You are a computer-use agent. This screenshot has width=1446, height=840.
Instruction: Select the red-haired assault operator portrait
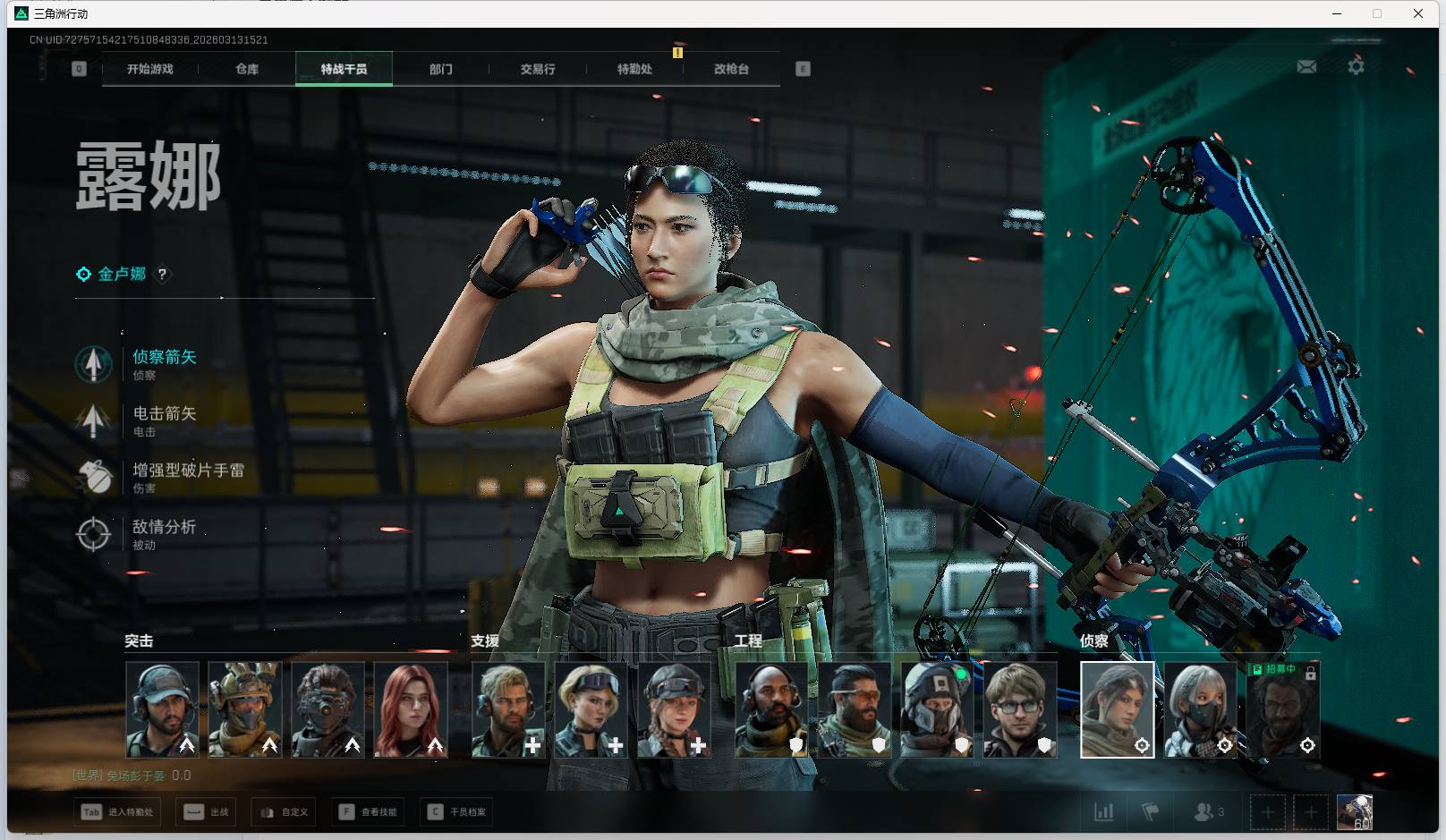[x=410, y=709]
